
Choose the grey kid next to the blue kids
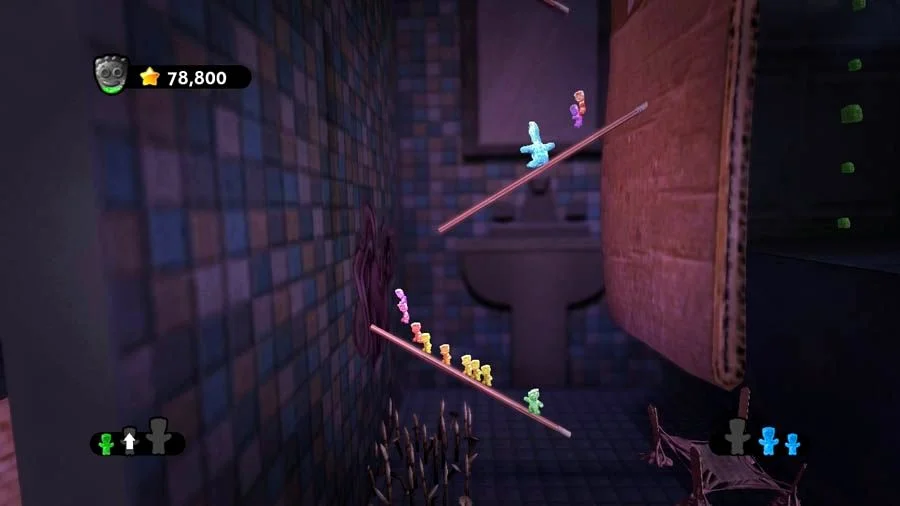coord(738,437)
